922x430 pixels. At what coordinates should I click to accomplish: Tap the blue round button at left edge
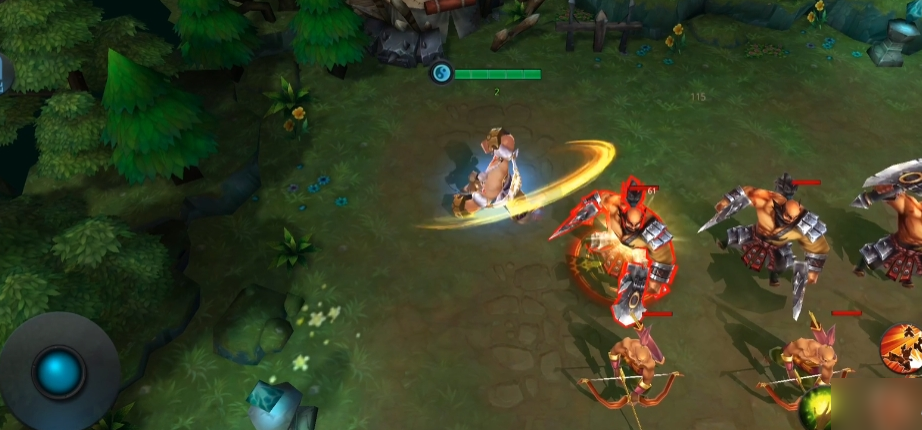(x=3, y=75)
